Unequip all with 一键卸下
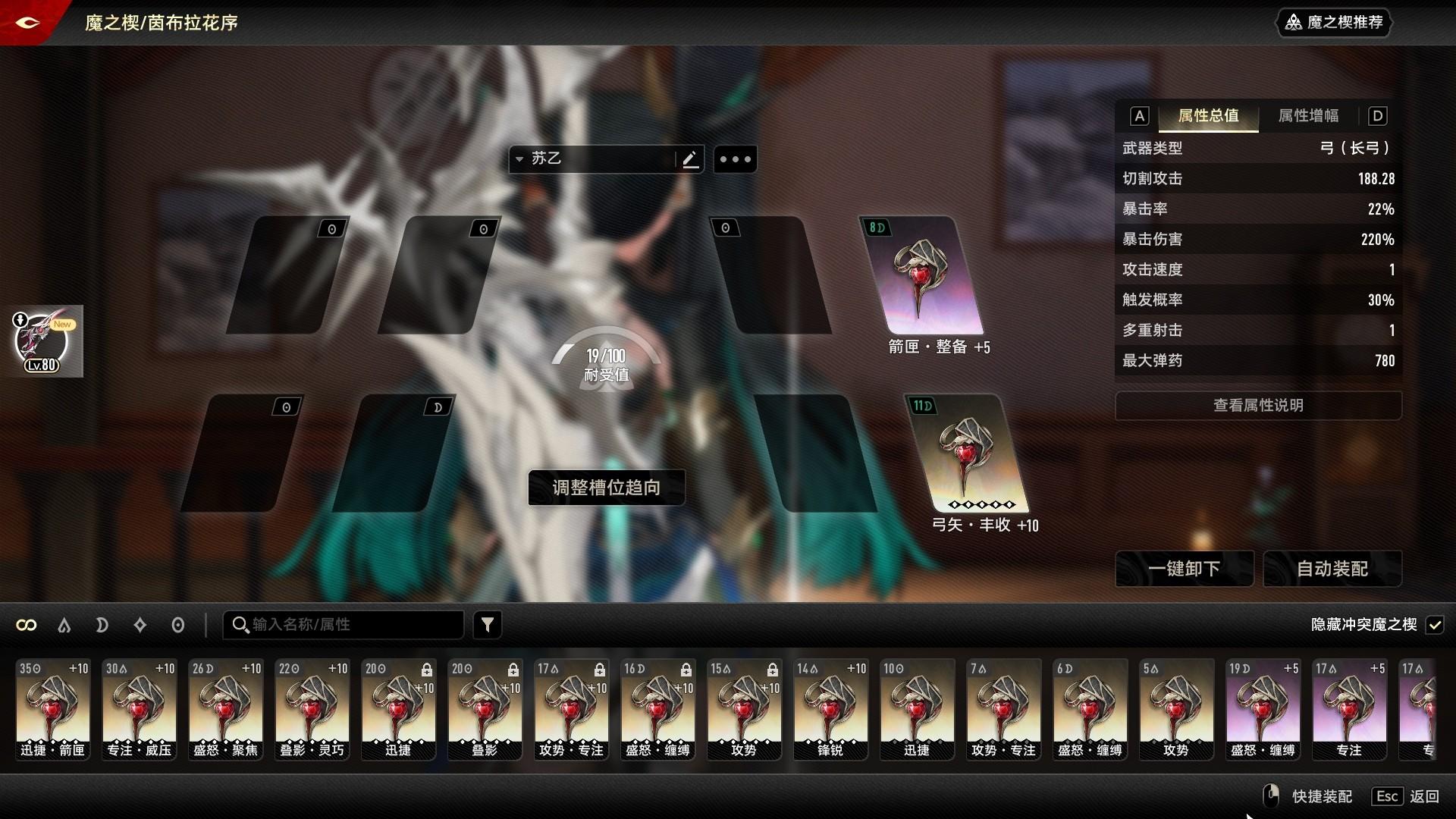Viewport: 1456px width, 819px height. 1184,569
